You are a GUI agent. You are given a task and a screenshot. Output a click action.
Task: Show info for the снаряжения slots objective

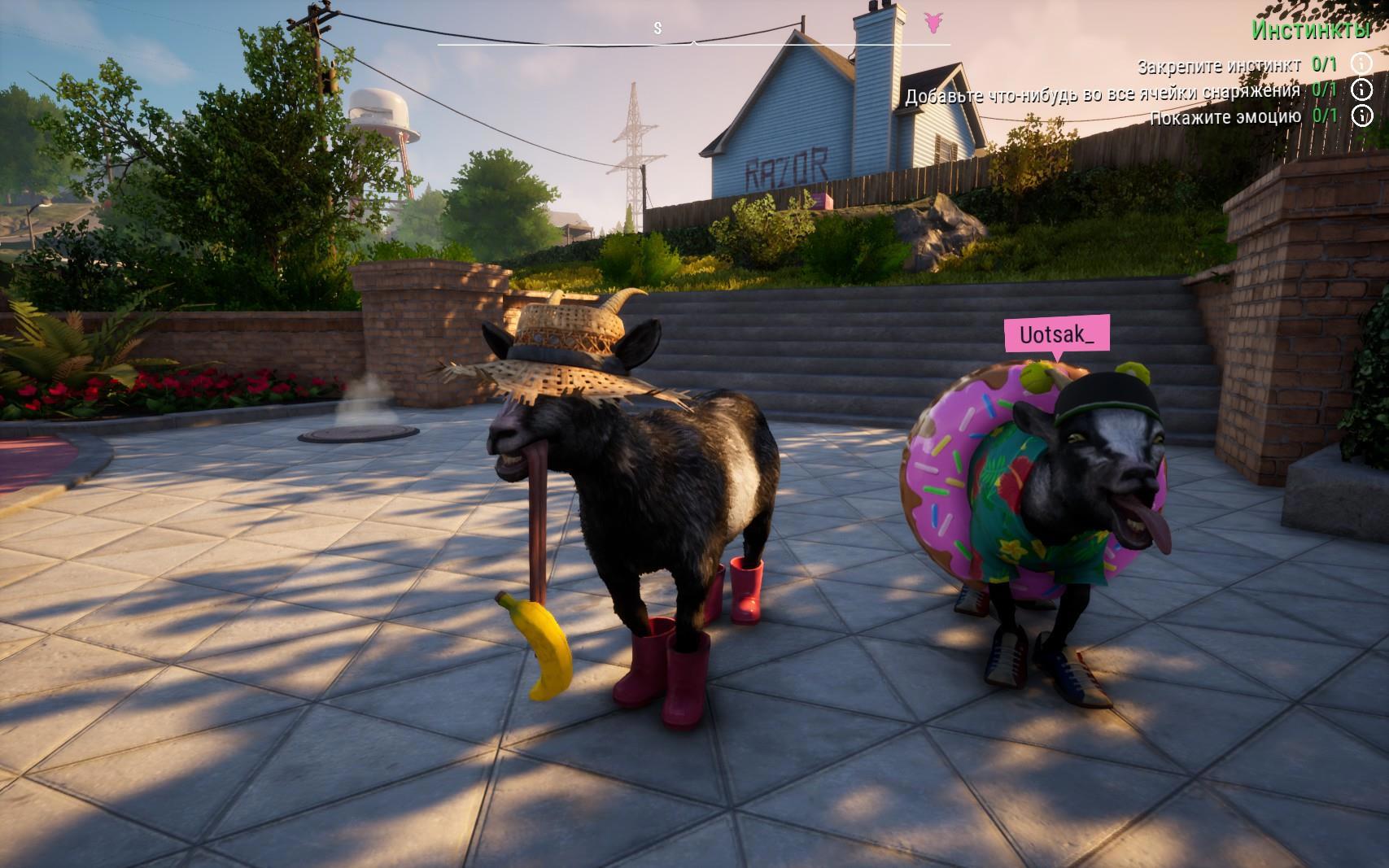tap(1361, 89)
